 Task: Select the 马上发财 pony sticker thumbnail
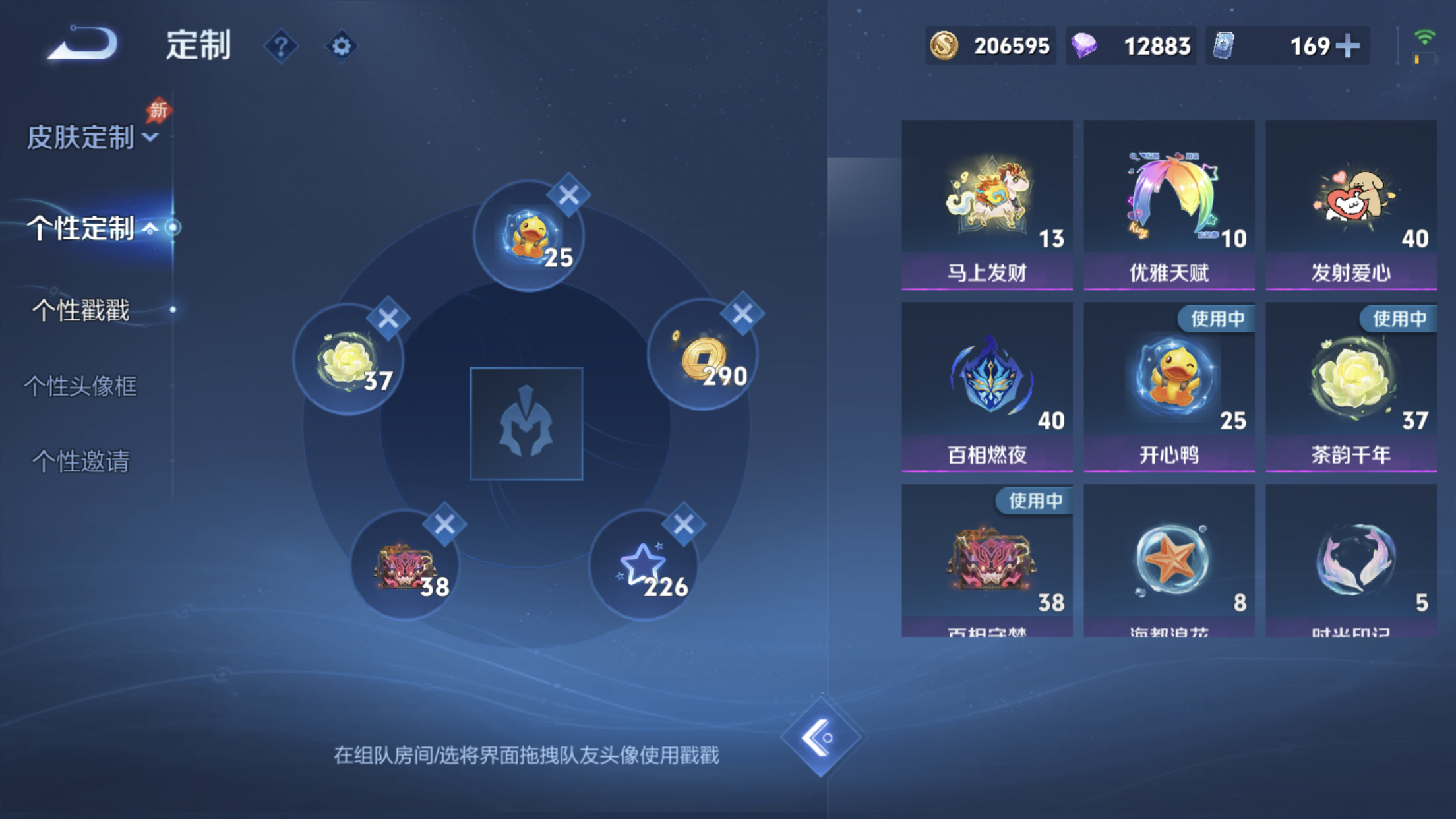point(987,195)
